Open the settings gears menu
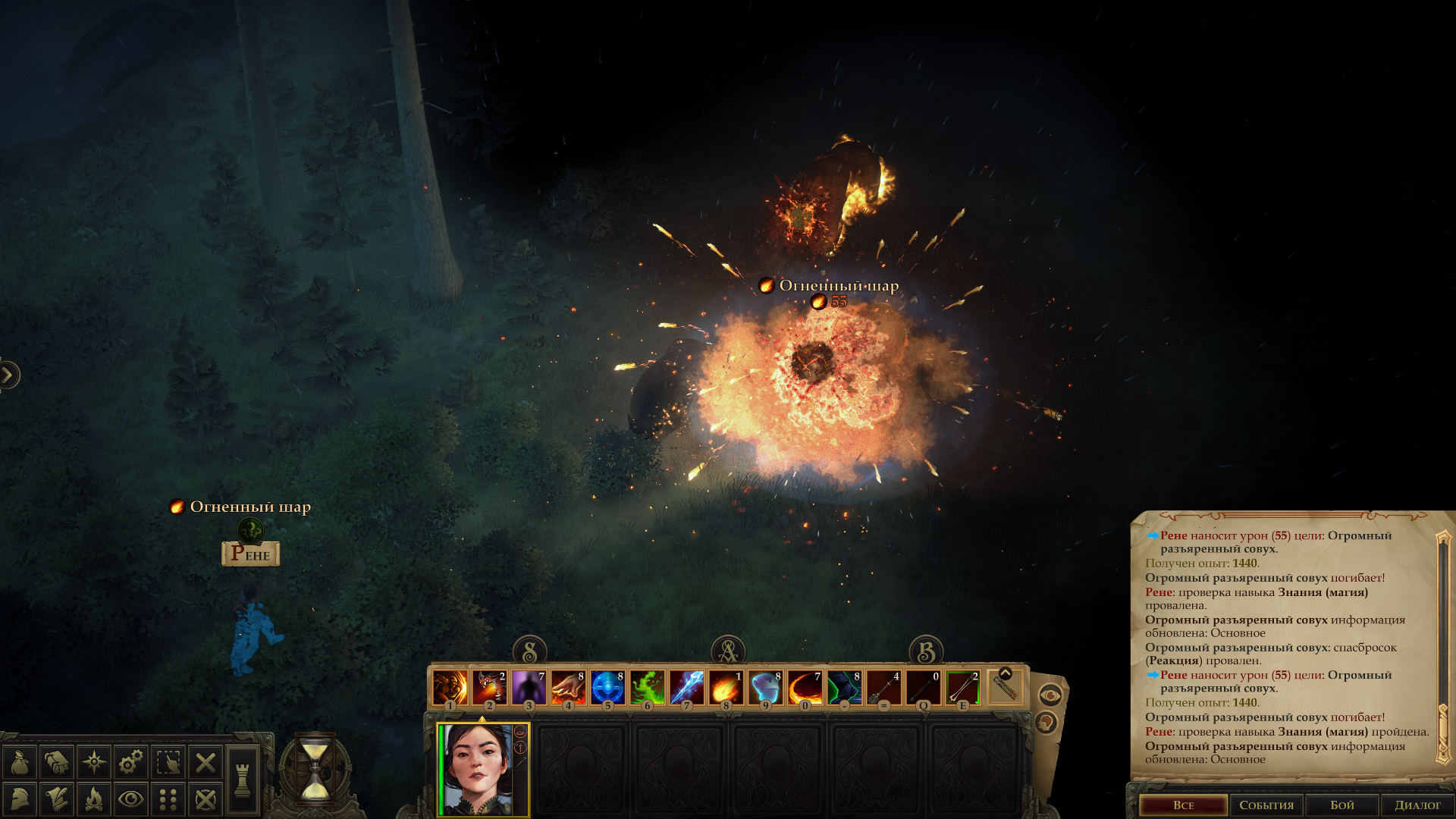The height and width of the screenshot is (819, 1456). [x=131, y=762]
